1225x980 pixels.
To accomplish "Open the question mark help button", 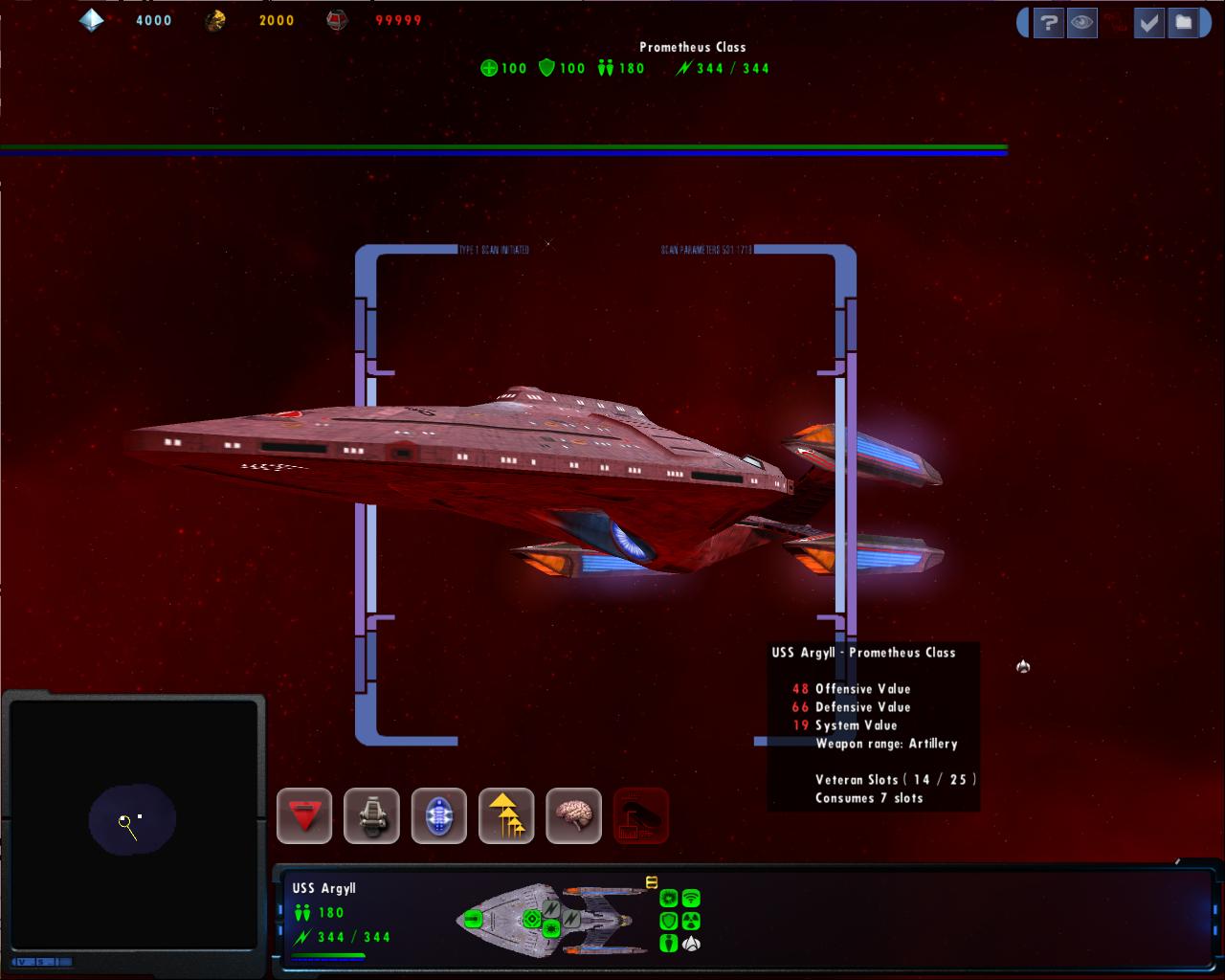I will (x=1048, y=23).
